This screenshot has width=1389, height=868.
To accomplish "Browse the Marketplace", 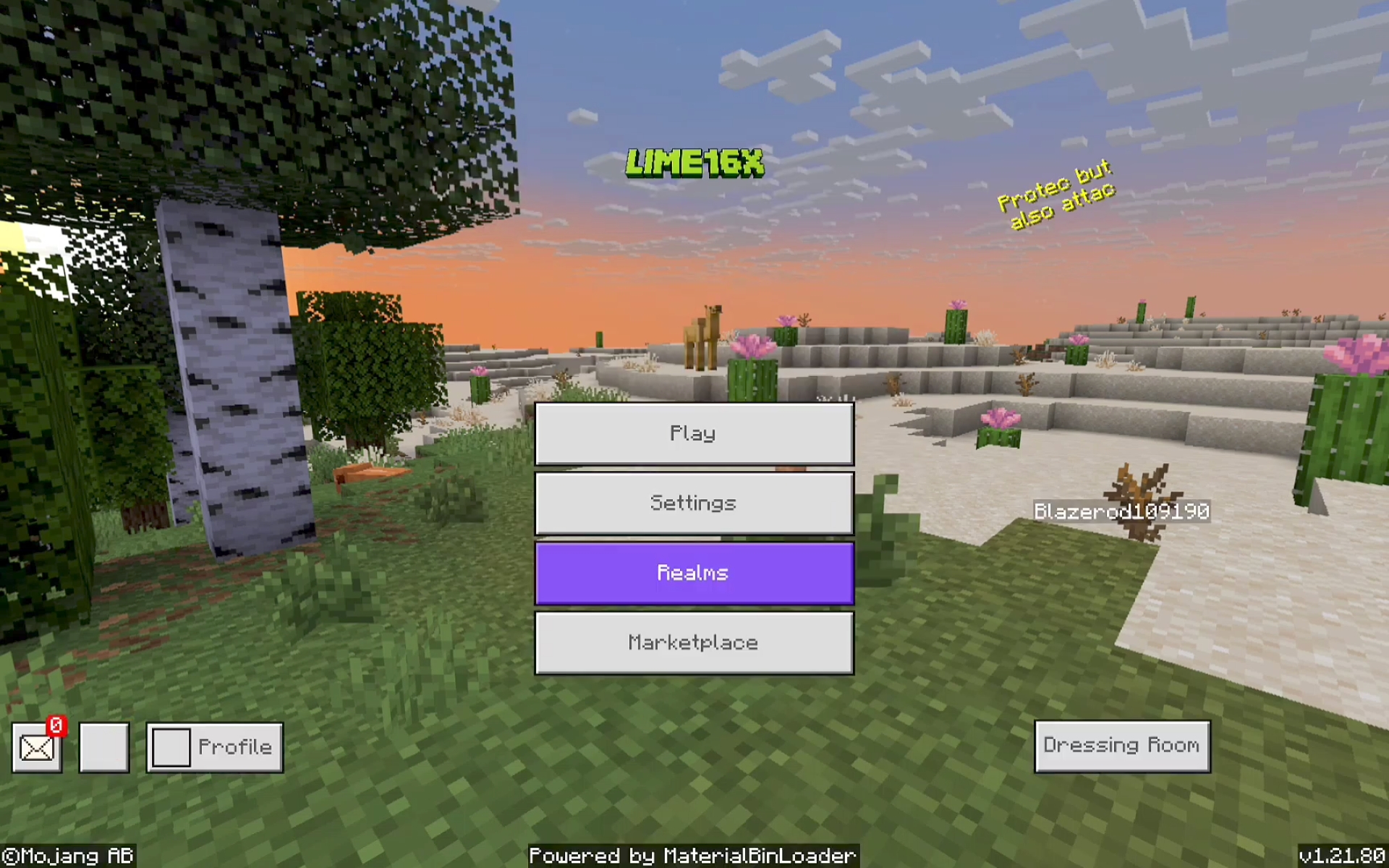I will (694, 642).
